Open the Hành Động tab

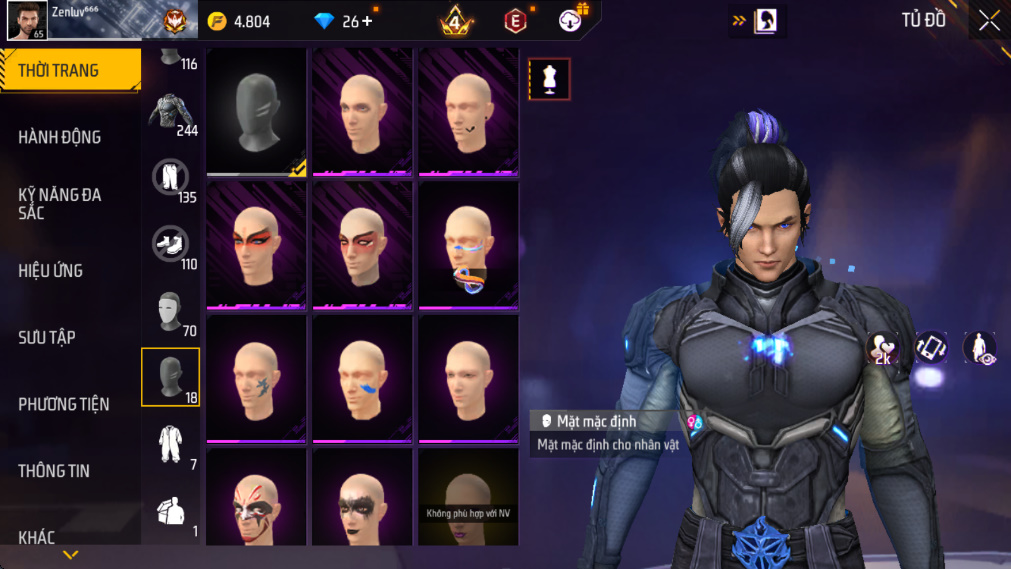click(x=60, y=137)
